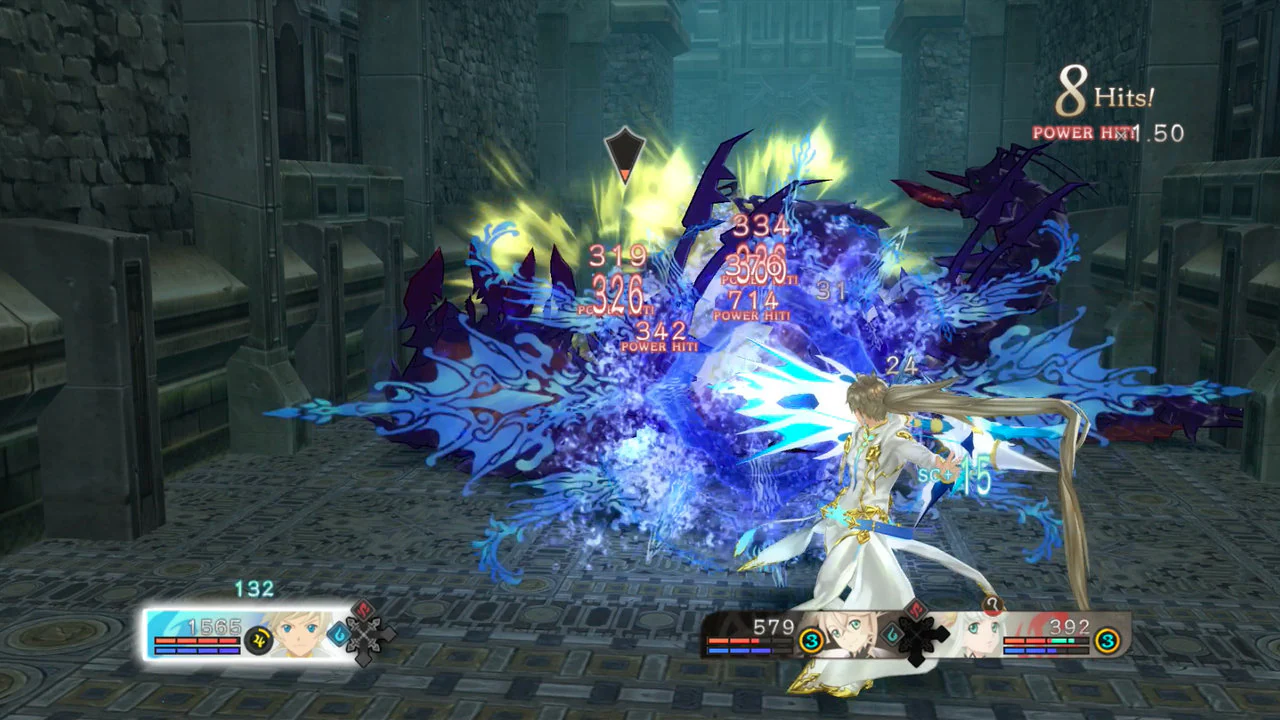Click the orange question mark status icon
Image resolution: width=1280 pixels, height=720 pixels.
(x=992, y=605)
